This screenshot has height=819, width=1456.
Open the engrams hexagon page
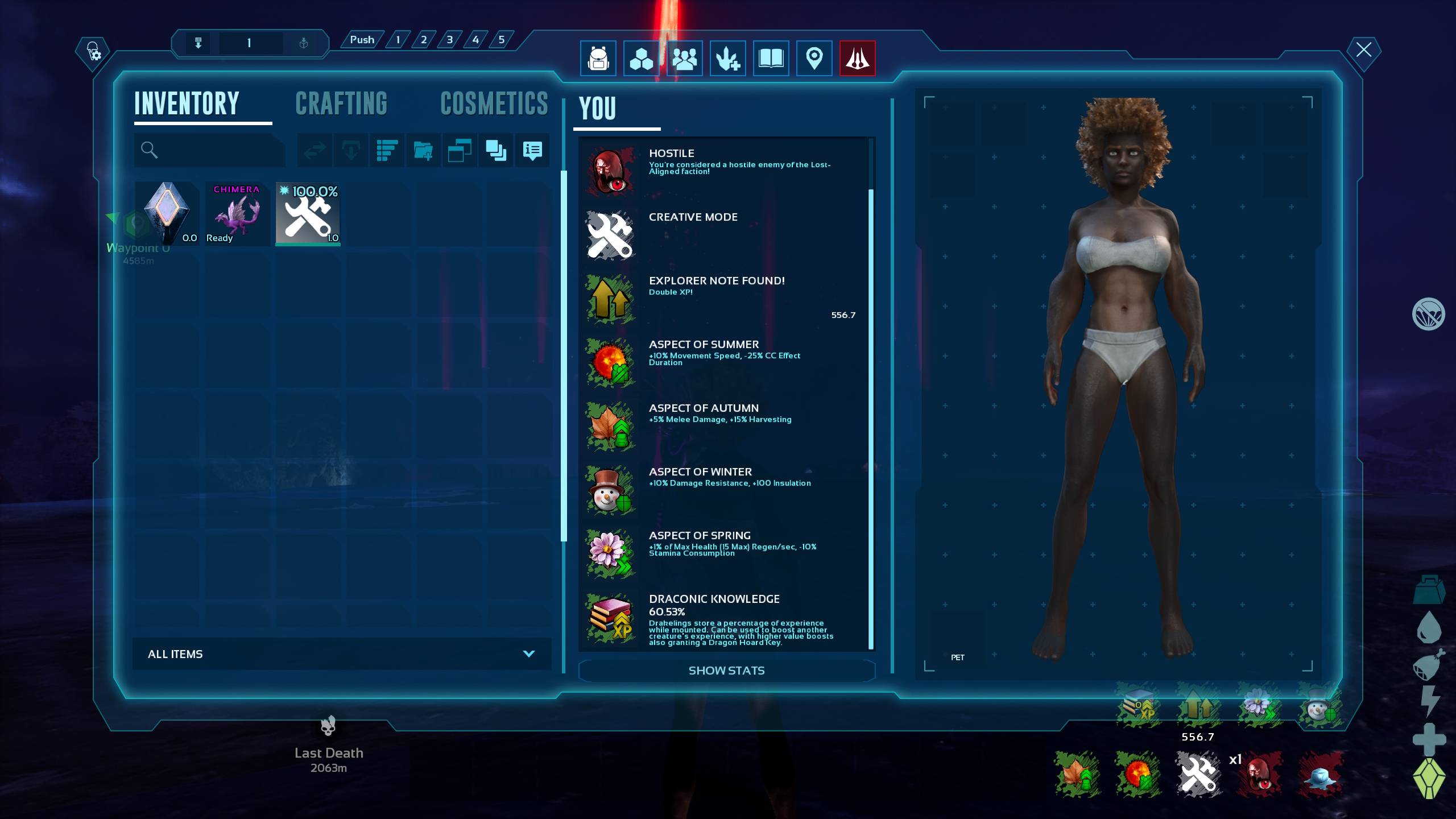(x=641, y=58)
